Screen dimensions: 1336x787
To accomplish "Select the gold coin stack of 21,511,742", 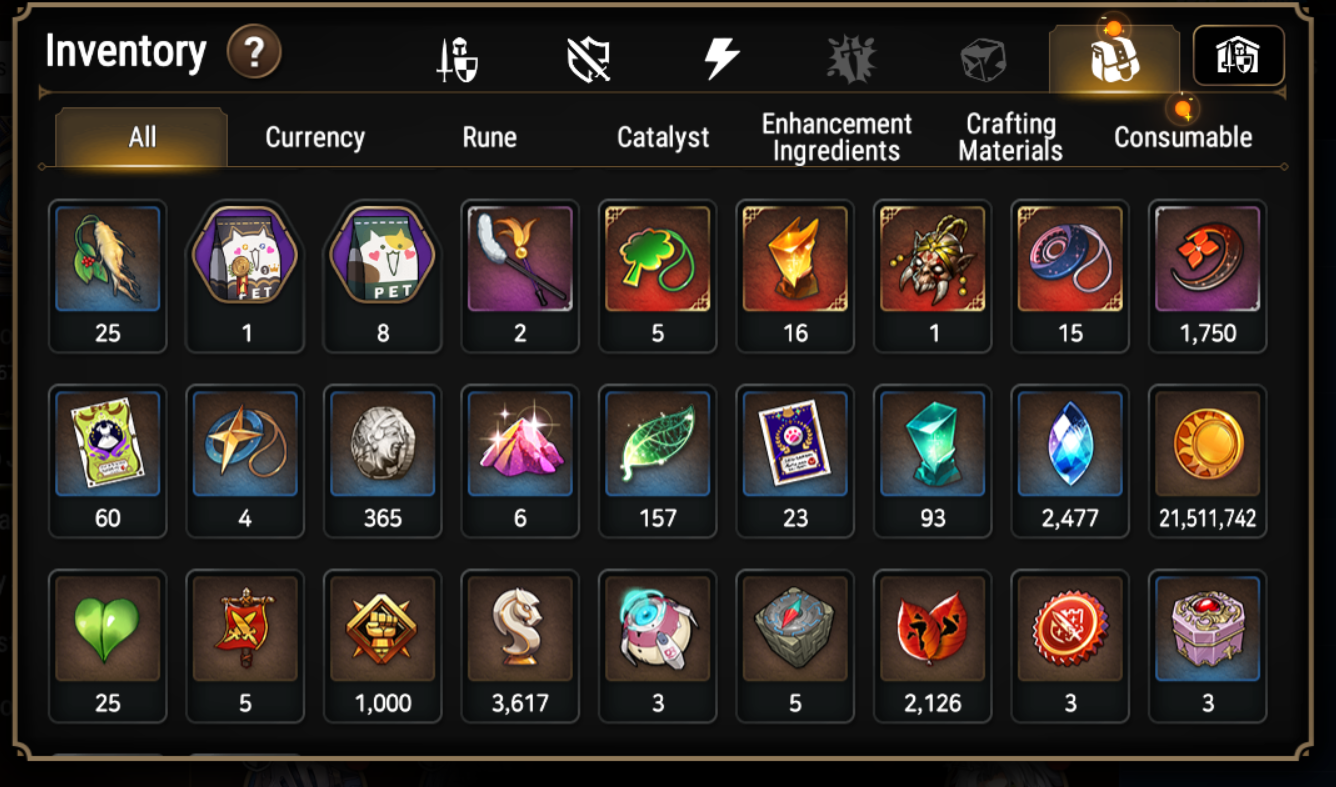I will (1208, 445).
